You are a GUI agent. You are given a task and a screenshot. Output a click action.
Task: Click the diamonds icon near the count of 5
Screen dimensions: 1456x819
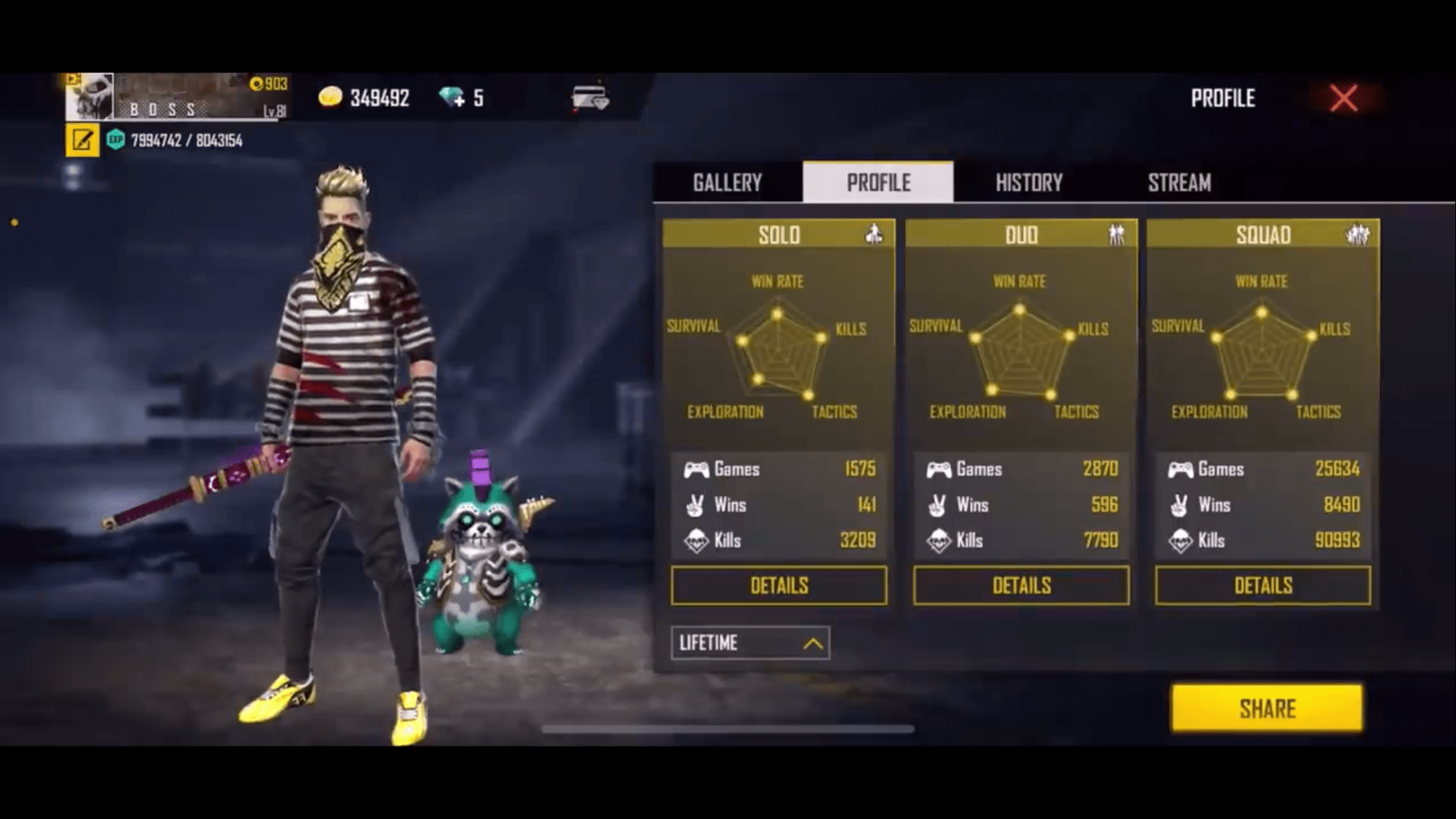(x=449, y=96)
